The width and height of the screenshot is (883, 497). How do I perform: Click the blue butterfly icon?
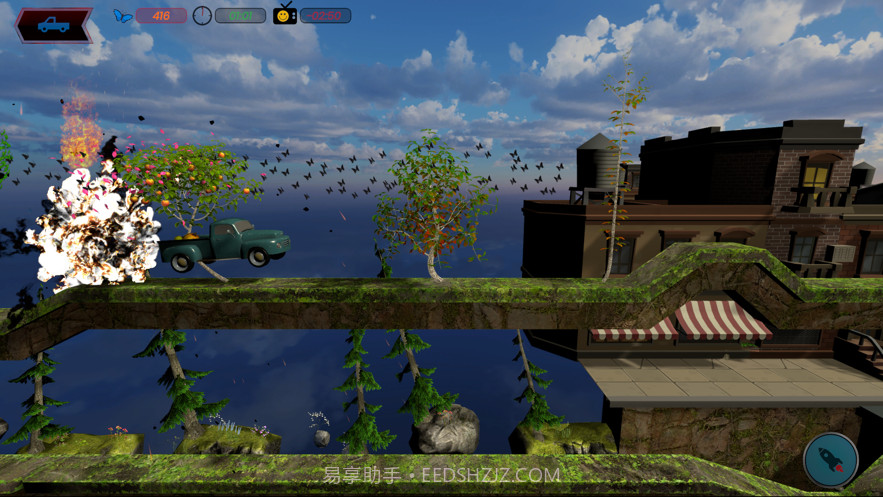[x=123, y=16]
